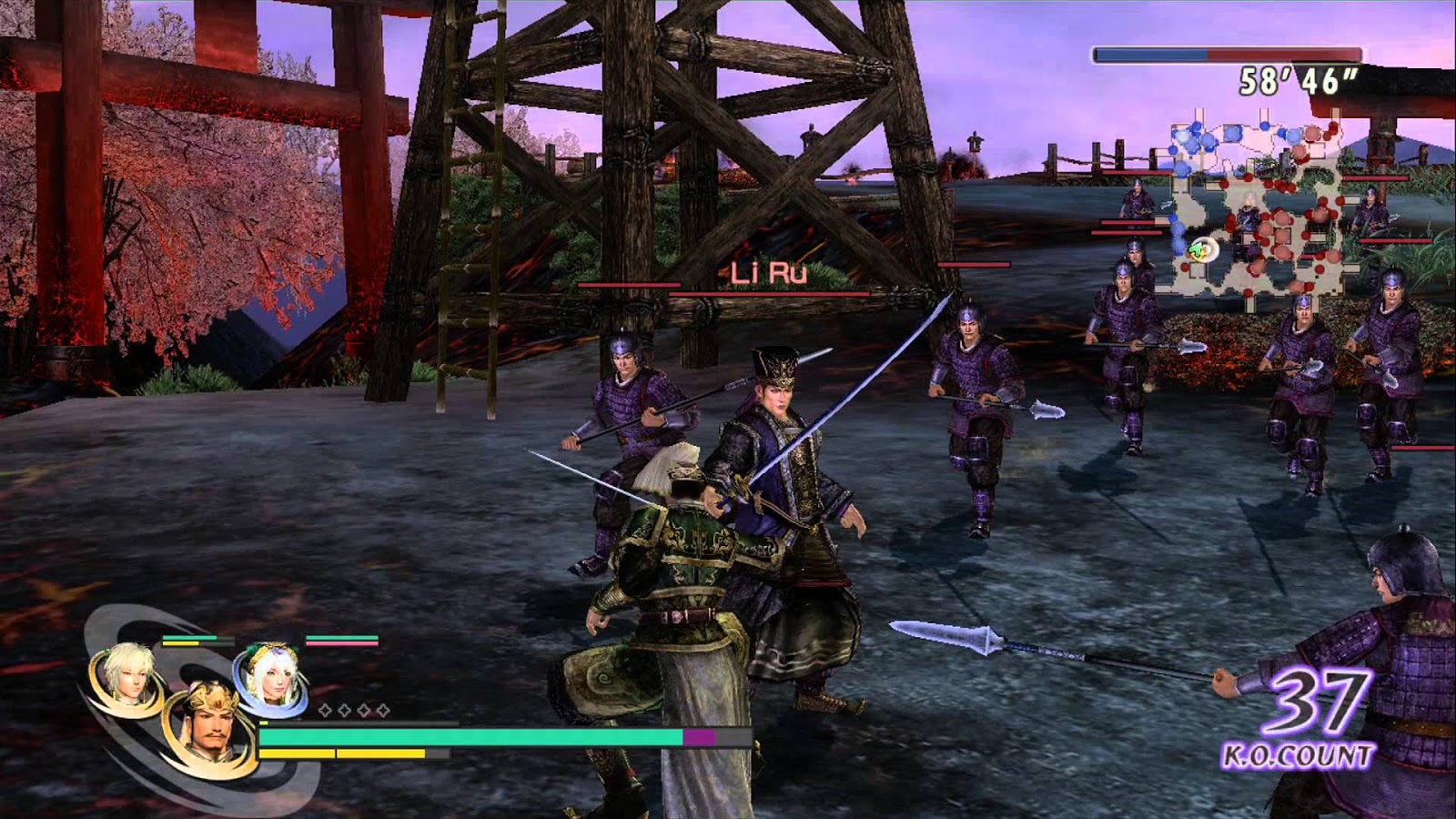Click Li Ru's red health bar
Screen dimensions: 1456x819
[x=769, y=296]
